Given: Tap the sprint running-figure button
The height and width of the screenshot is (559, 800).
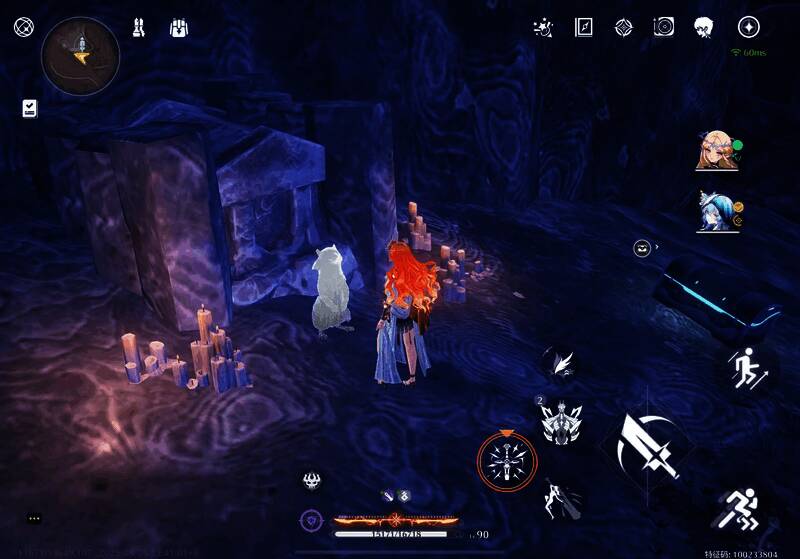Looking at the screenshot, I should (x=742, y=510).
